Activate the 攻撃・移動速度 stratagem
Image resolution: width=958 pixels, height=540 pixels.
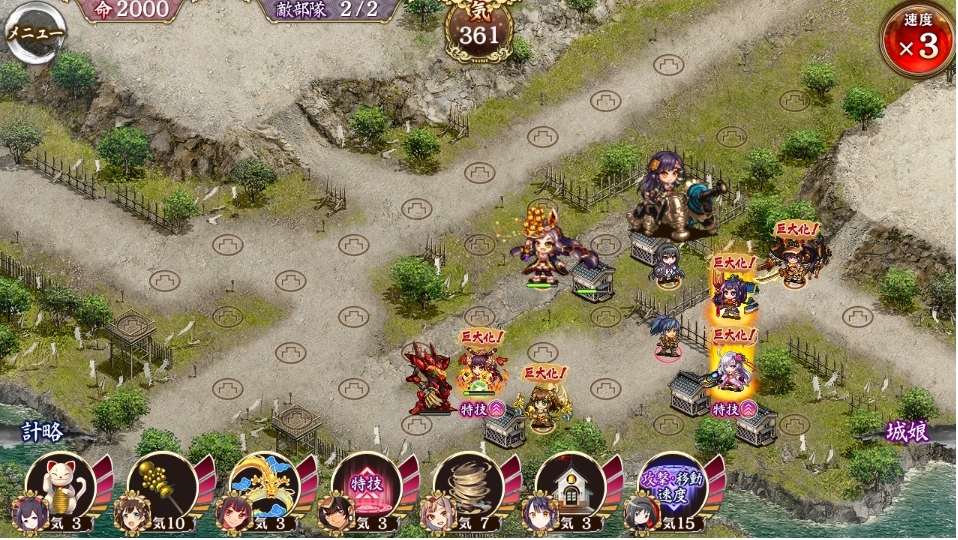(672, 486)
